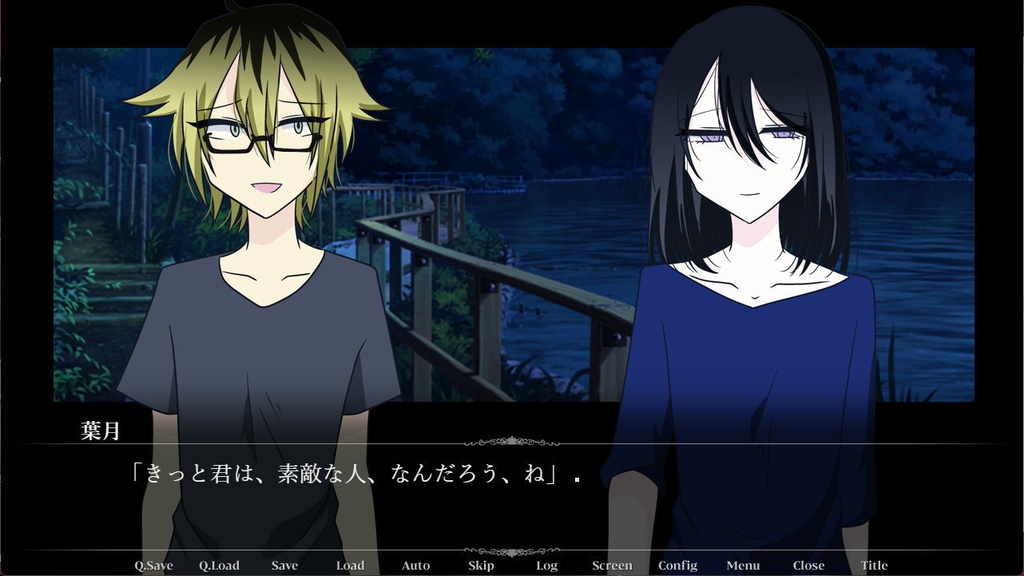
Task: Enable Auto text advance
Action: [x=416, y=565]
